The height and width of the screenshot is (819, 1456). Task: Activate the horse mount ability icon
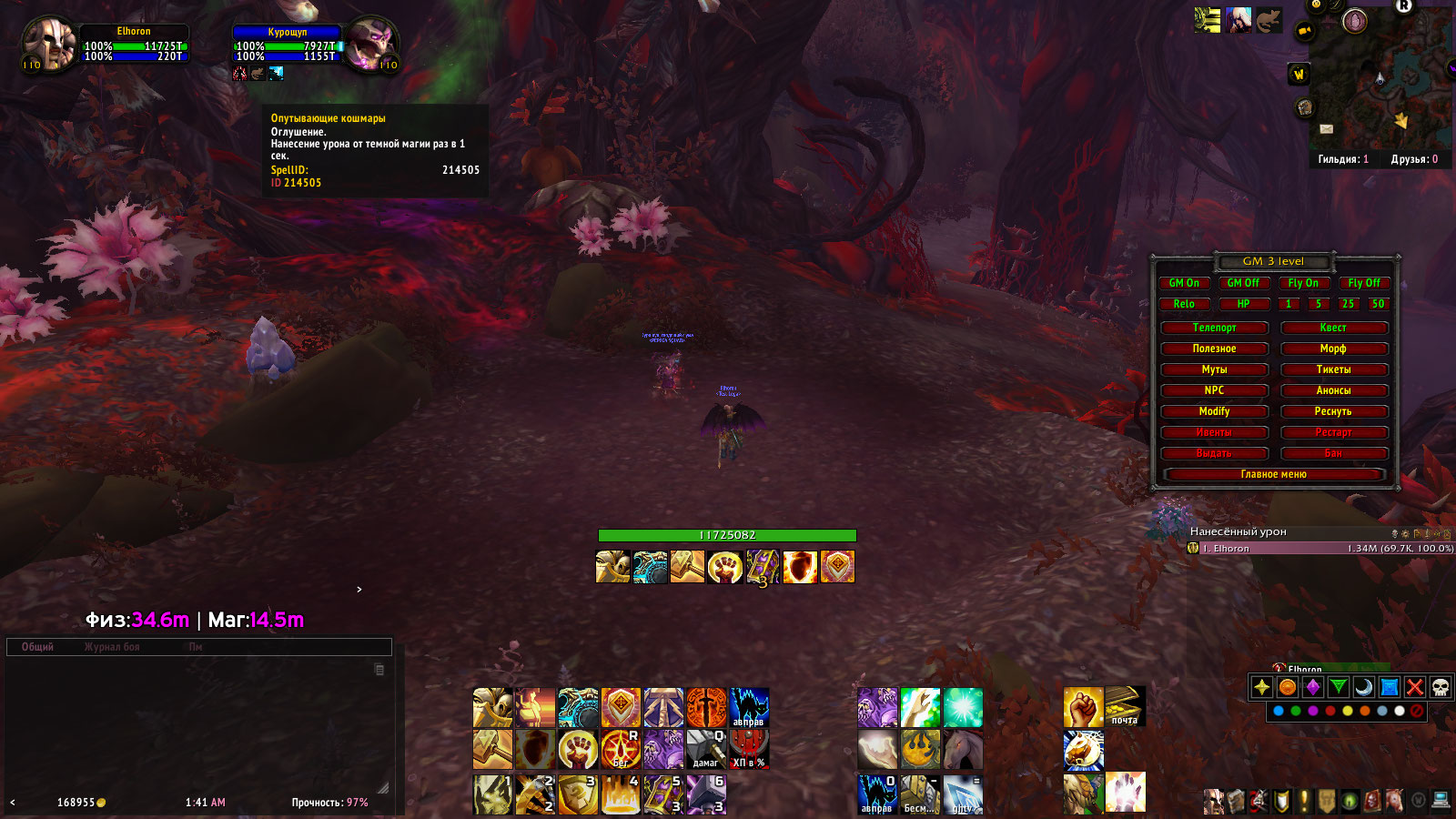[963, 750]
